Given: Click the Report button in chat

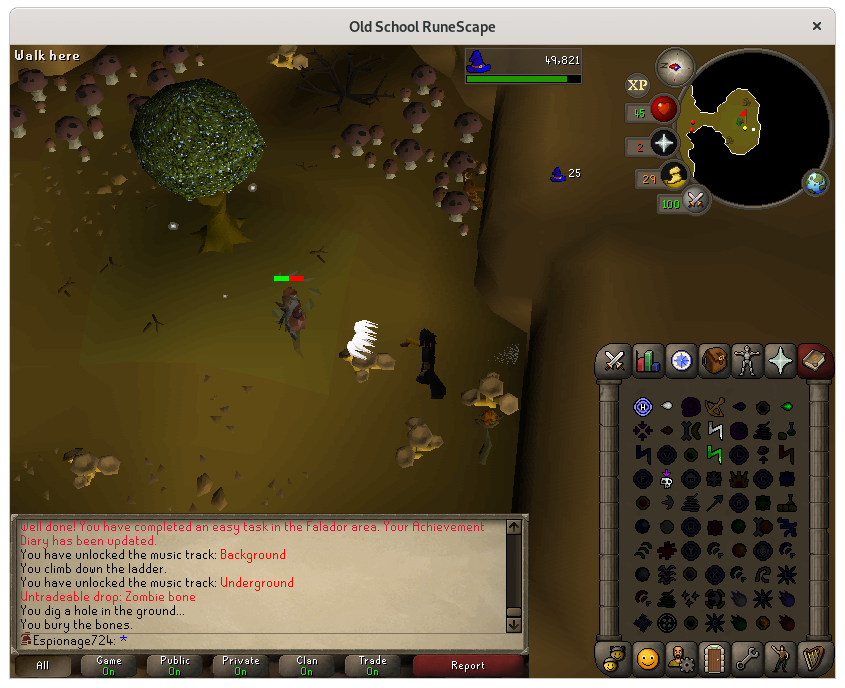Looking at the screenshot, I should click(x=467, y=665).
